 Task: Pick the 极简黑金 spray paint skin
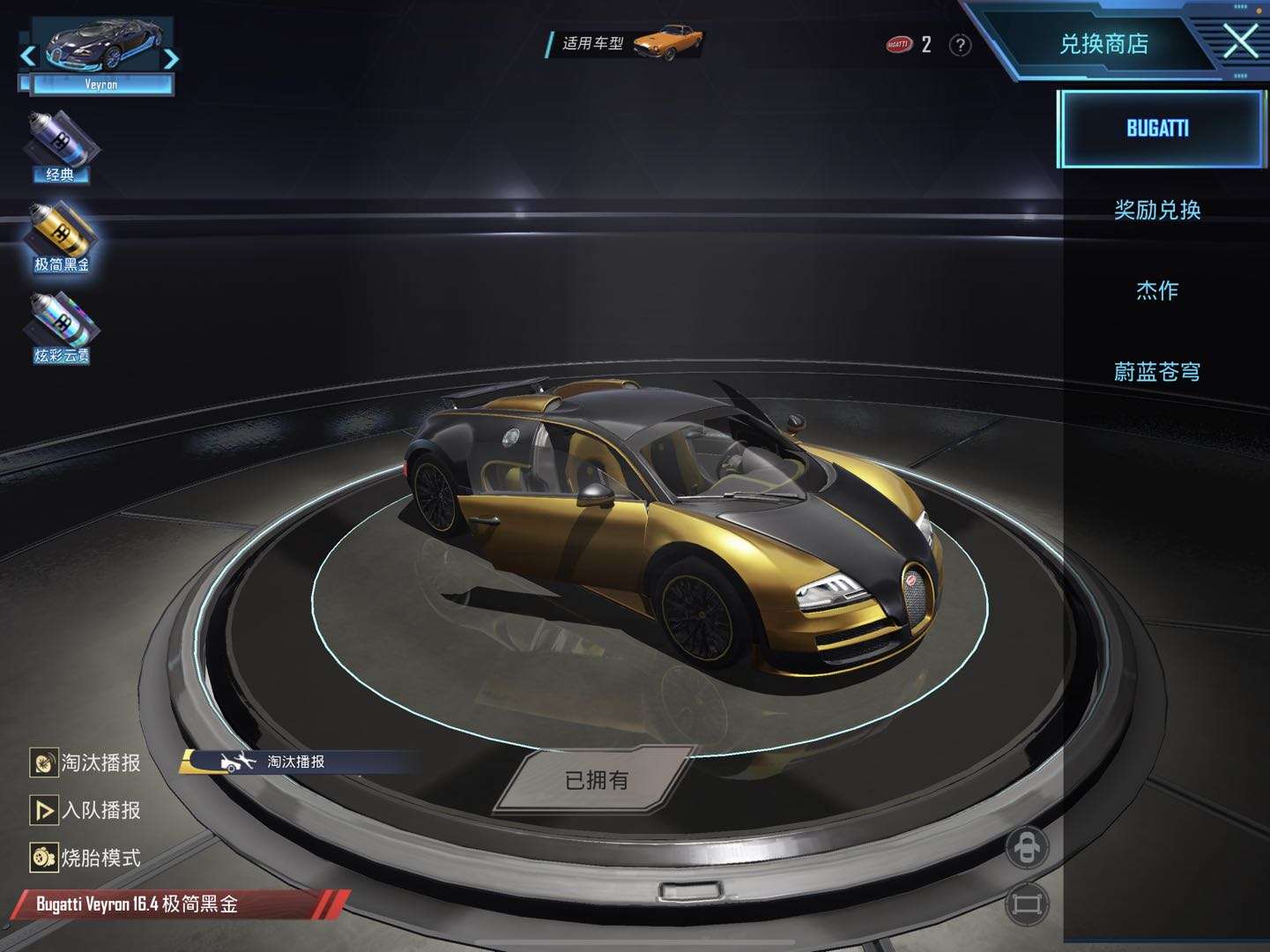[x=61, y=237]
